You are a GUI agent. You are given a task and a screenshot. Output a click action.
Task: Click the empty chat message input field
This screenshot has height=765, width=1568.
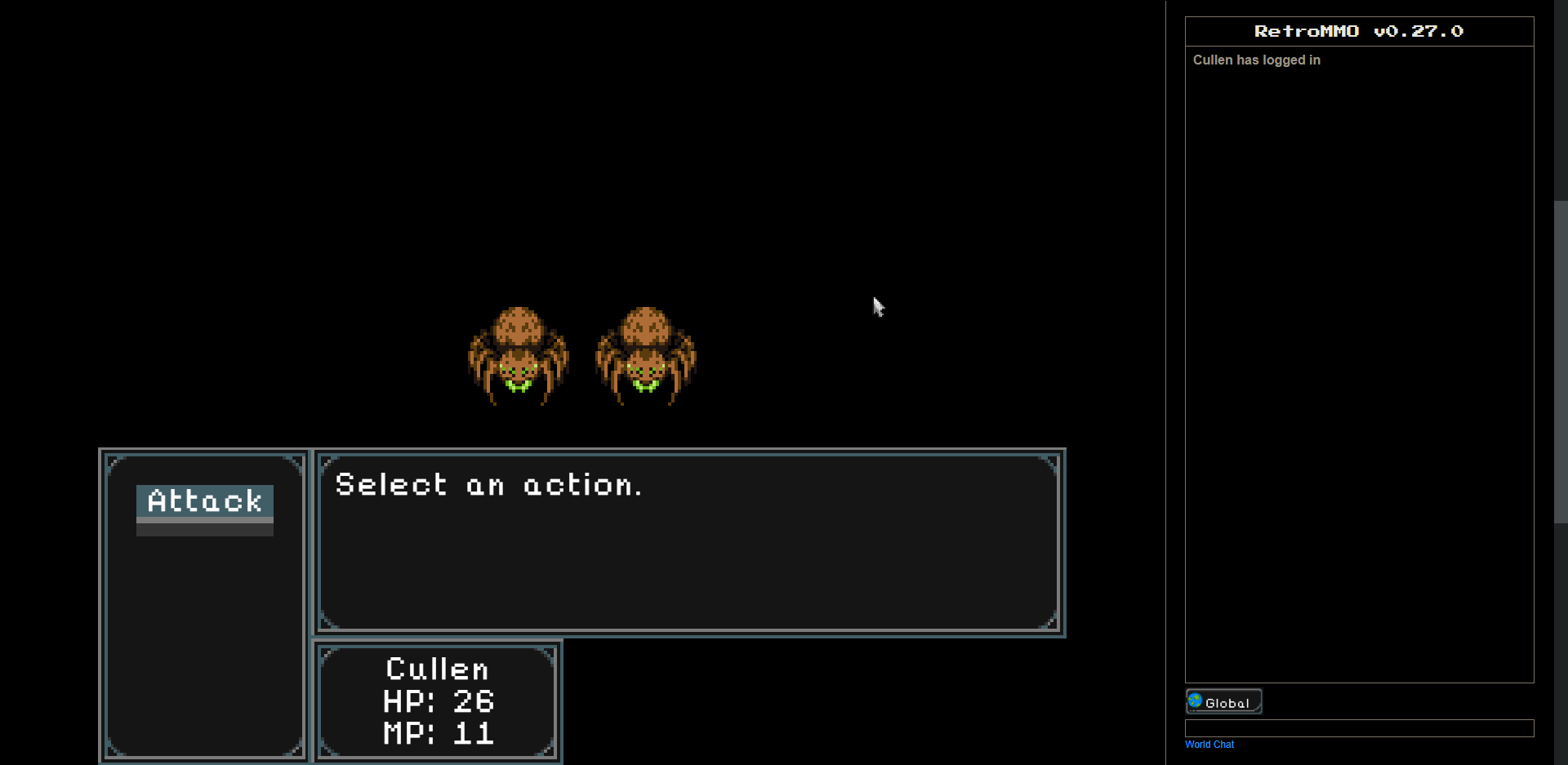(x=1358, y=728)
